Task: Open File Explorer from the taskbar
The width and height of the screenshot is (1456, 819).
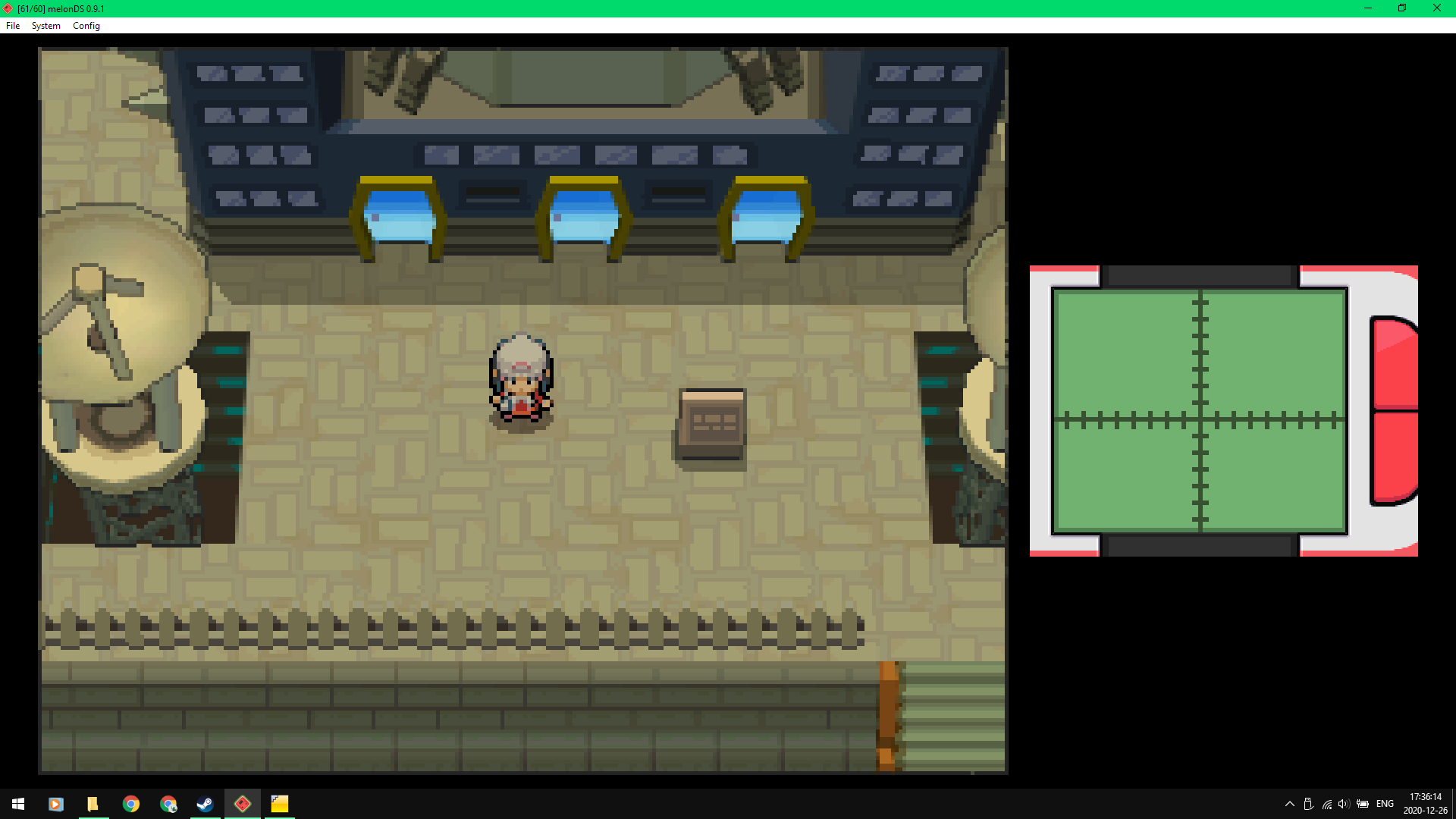Action: [93, 804]
